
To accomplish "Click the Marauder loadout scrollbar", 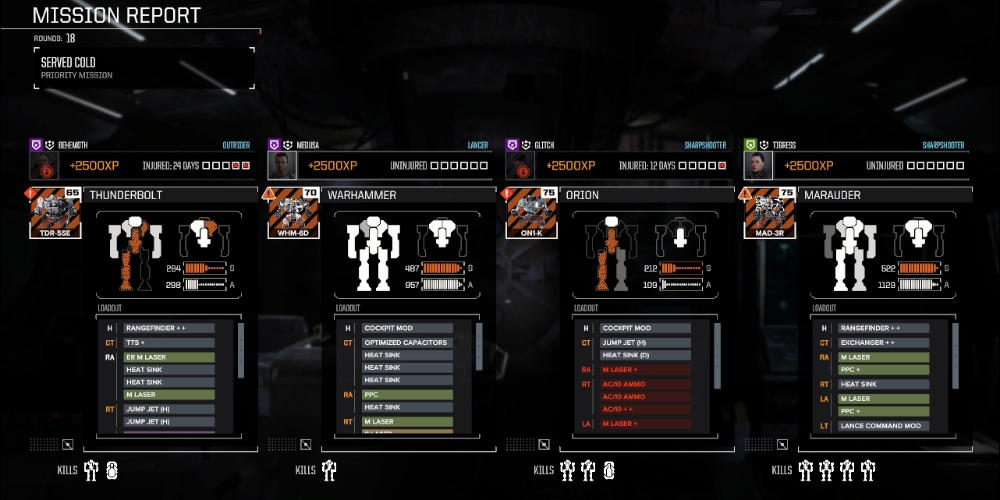I will pyautogui.click(x=954, y=350).
